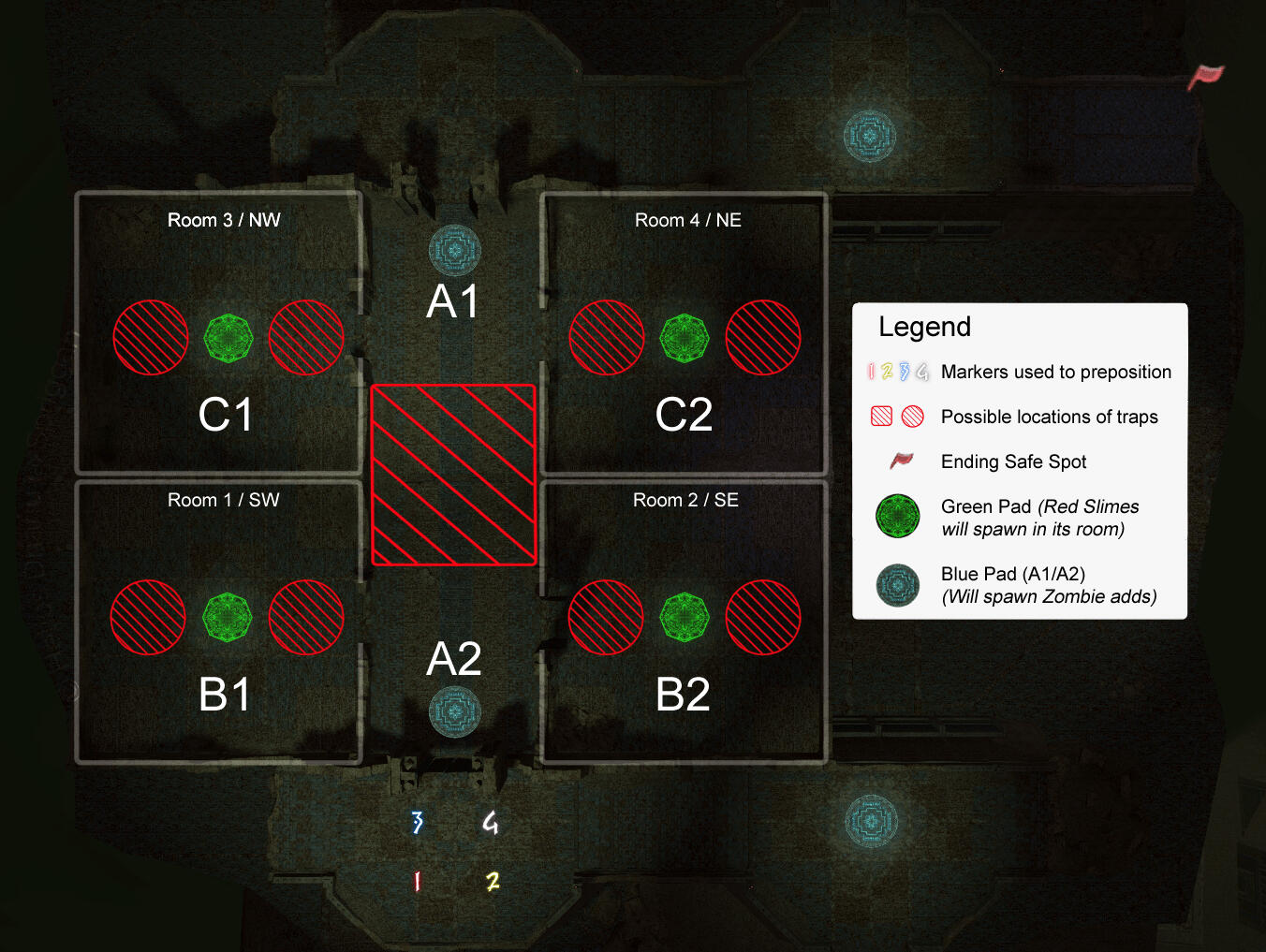Click the yellow number 2 preposition marker
This screenshot has width=1266, height=952.
tap(493, 881)
